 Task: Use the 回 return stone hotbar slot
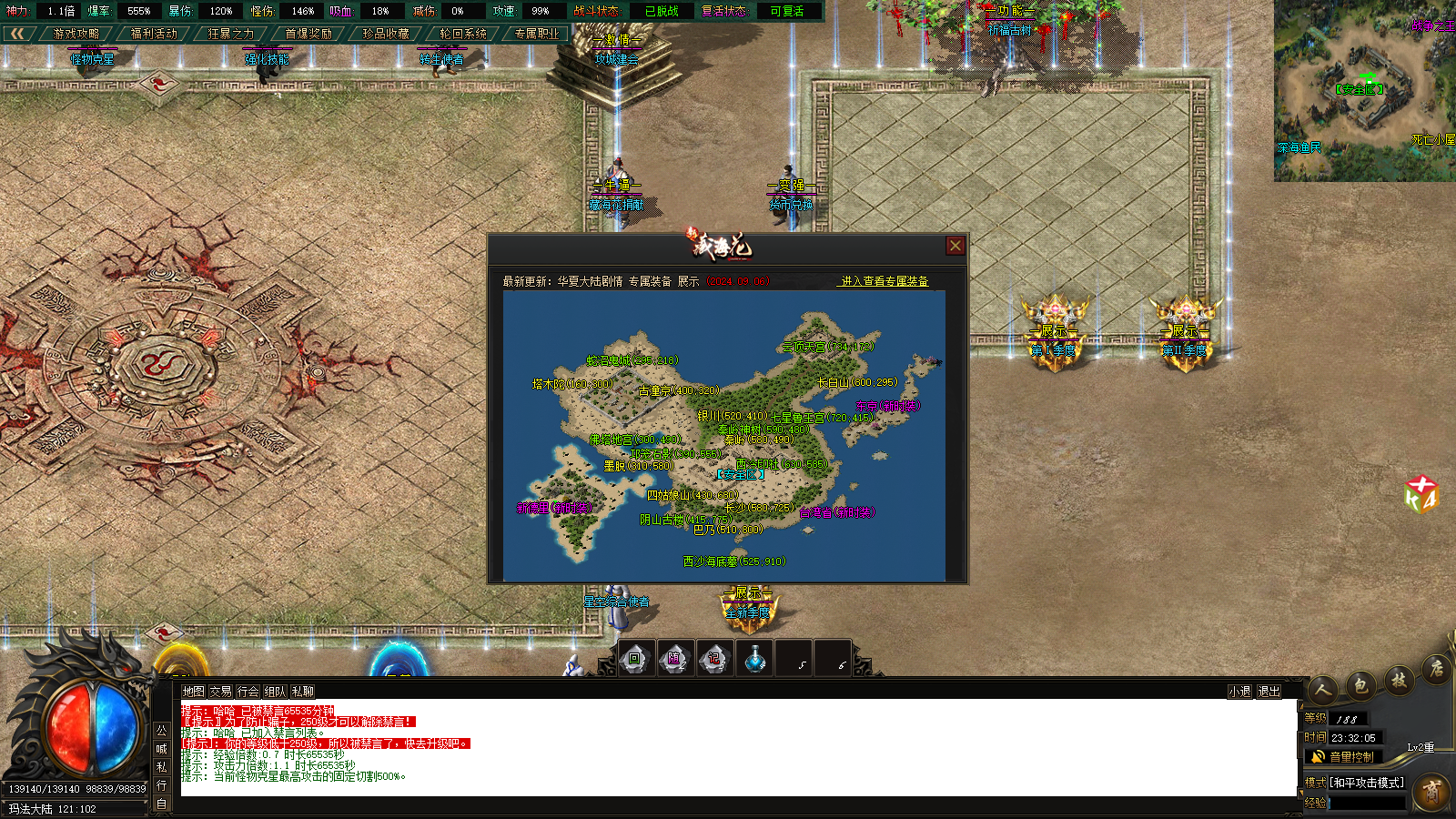tap(635, 659)
